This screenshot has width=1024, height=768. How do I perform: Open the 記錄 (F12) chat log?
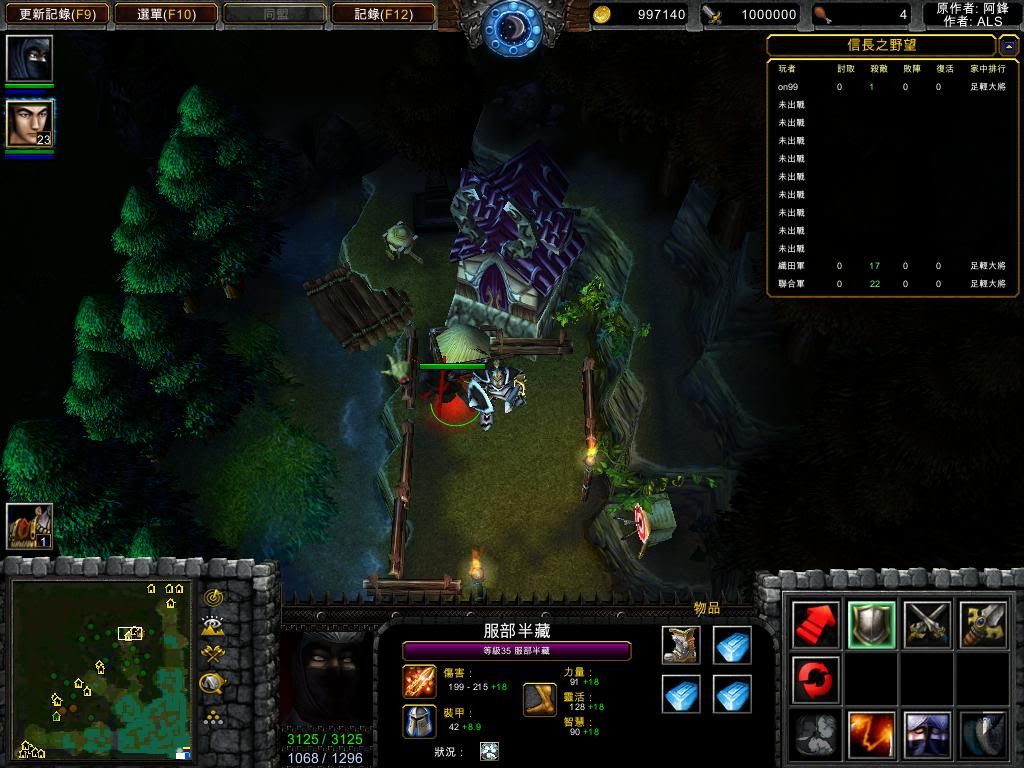coord(383,14)
